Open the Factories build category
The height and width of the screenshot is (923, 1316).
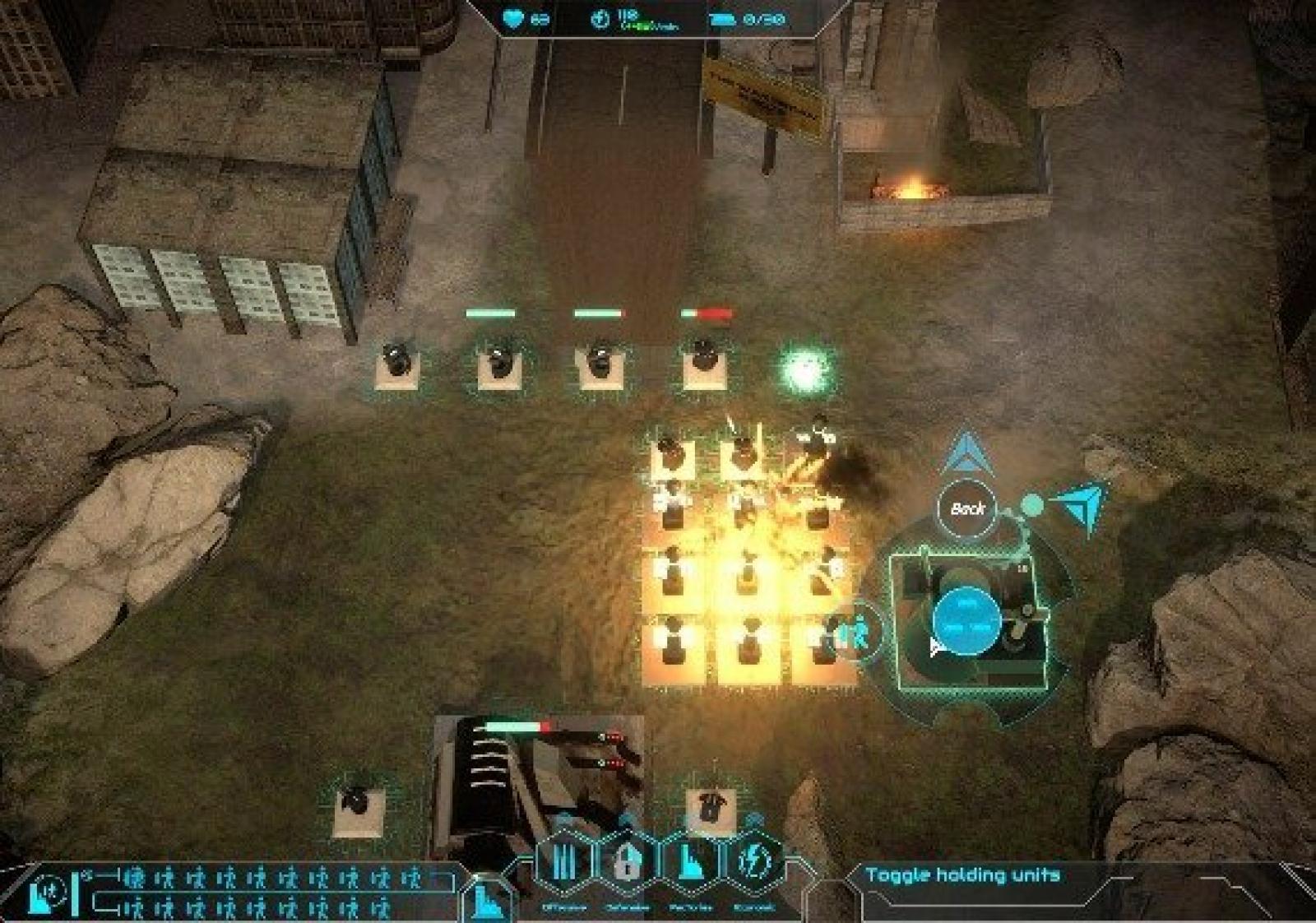coord(690,863)
